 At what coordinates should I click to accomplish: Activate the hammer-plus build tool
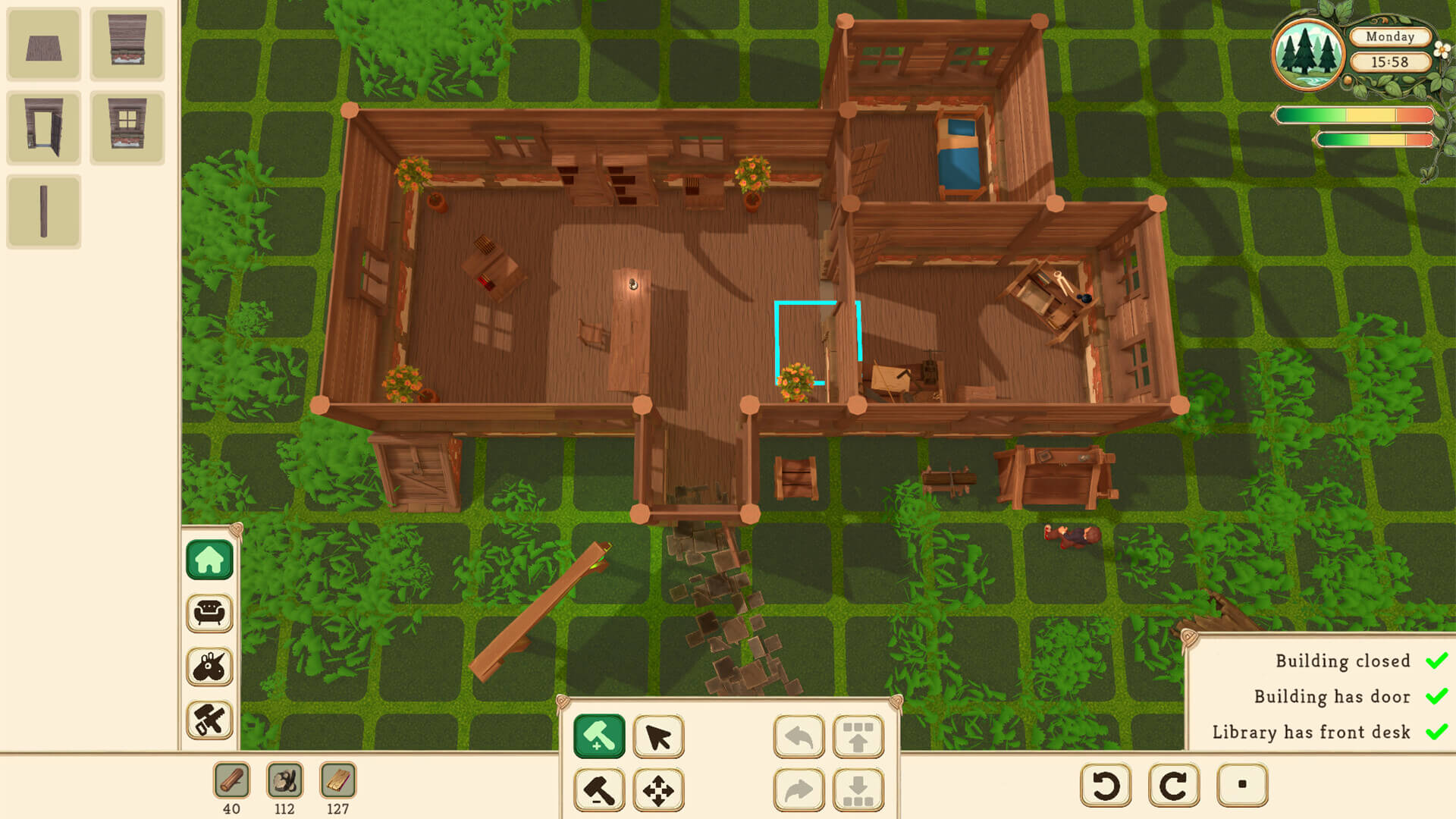point(599,736)
